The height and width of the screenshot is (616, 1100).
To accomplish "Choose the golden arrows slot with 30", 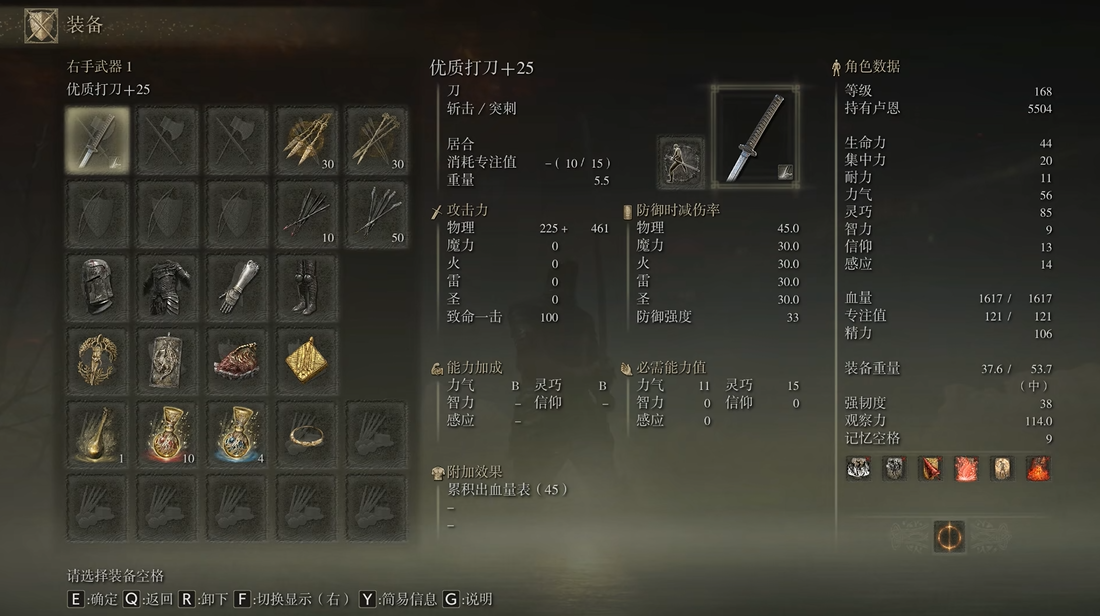I will point(307,138).
